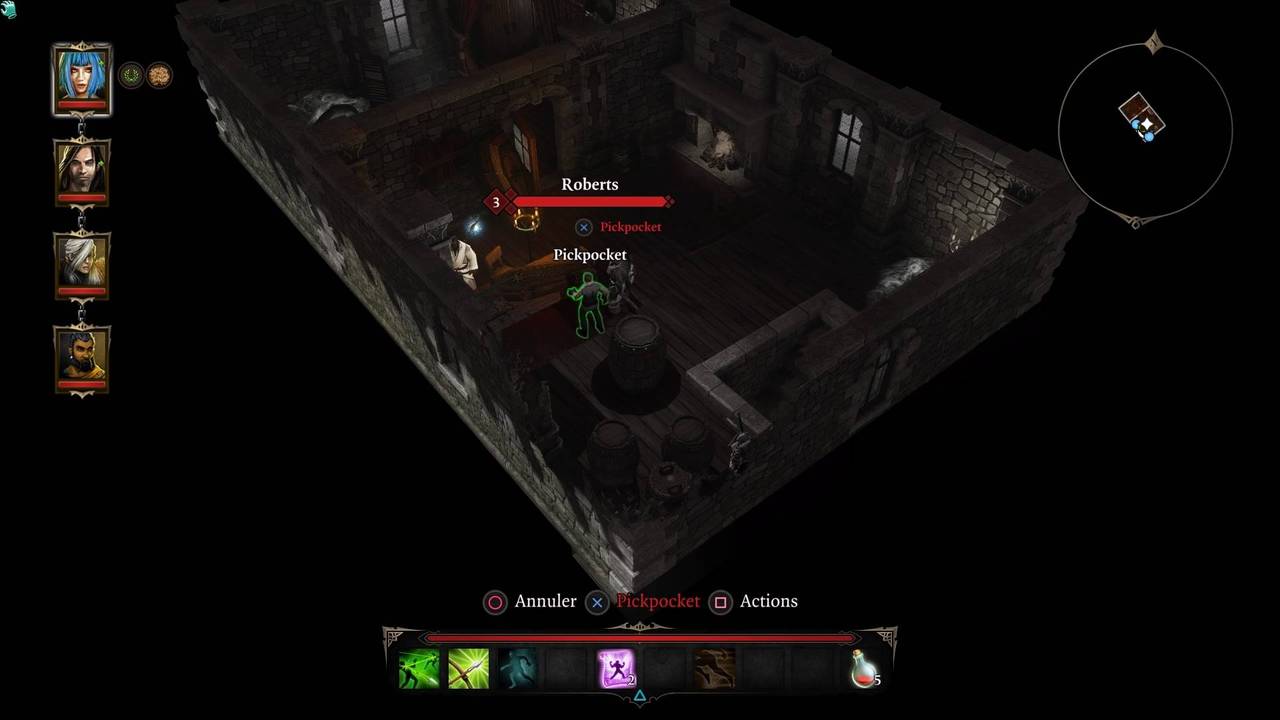The height and width of the screenshot is (720, 1280).
Task: Select the faded brown skill slot
Action: pyautogui.click(x=714, y=668)
